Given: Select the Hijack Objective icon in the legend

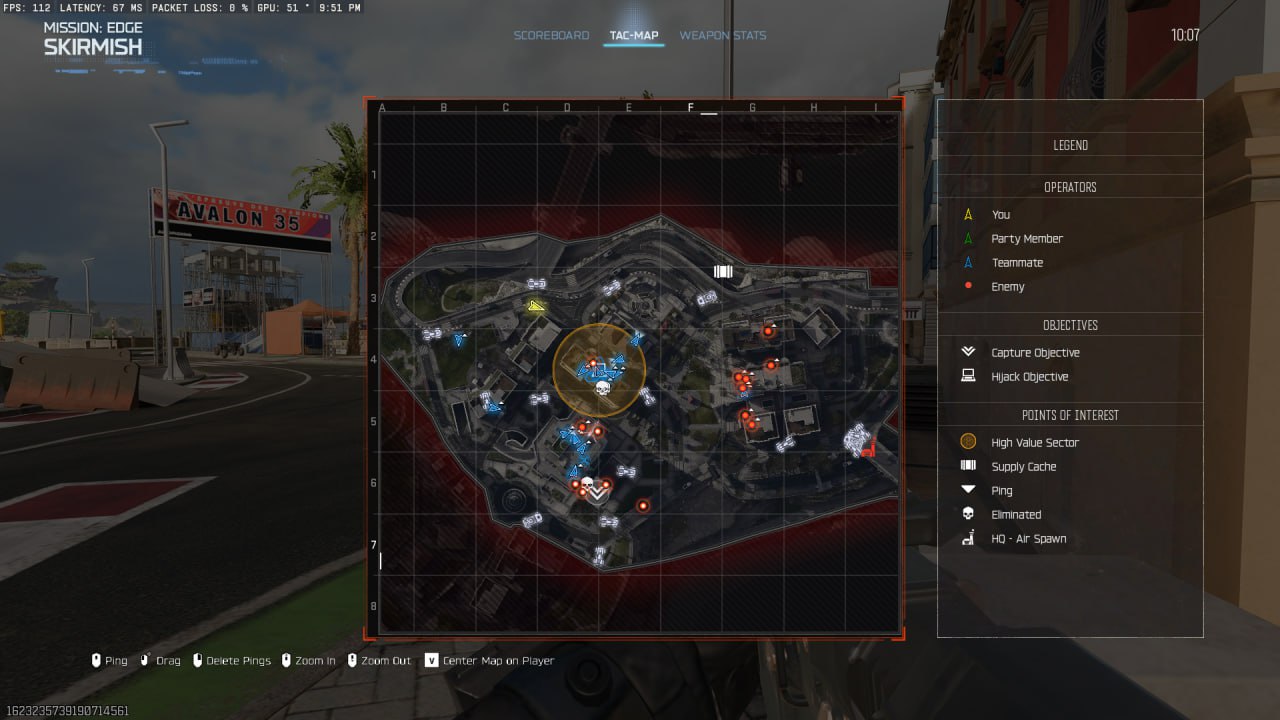Looking at the screenshot, I should (x=967, y=376).
